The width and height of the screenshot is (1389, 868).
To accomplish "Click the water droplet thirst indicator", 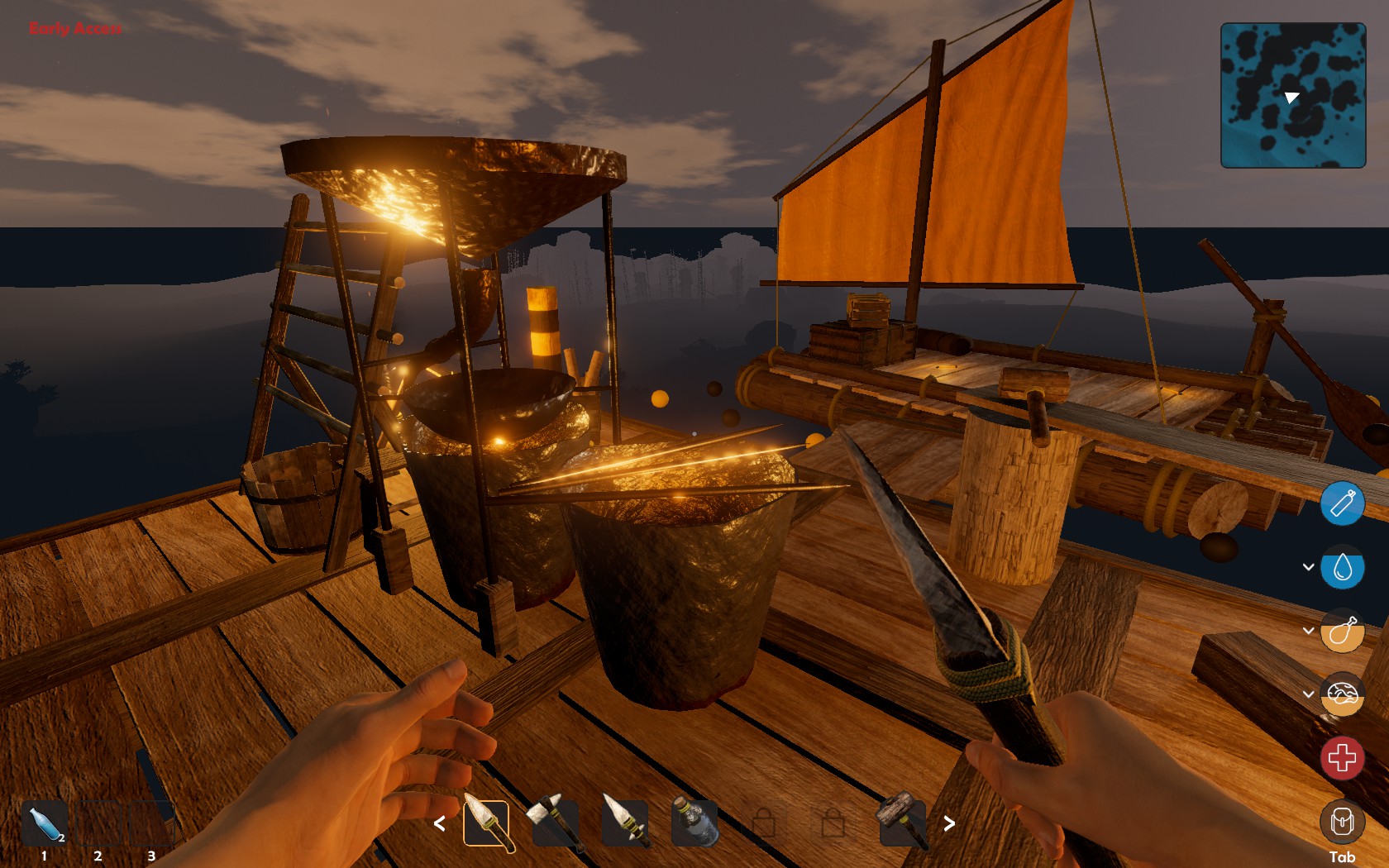I will (x=1345, y=567).
